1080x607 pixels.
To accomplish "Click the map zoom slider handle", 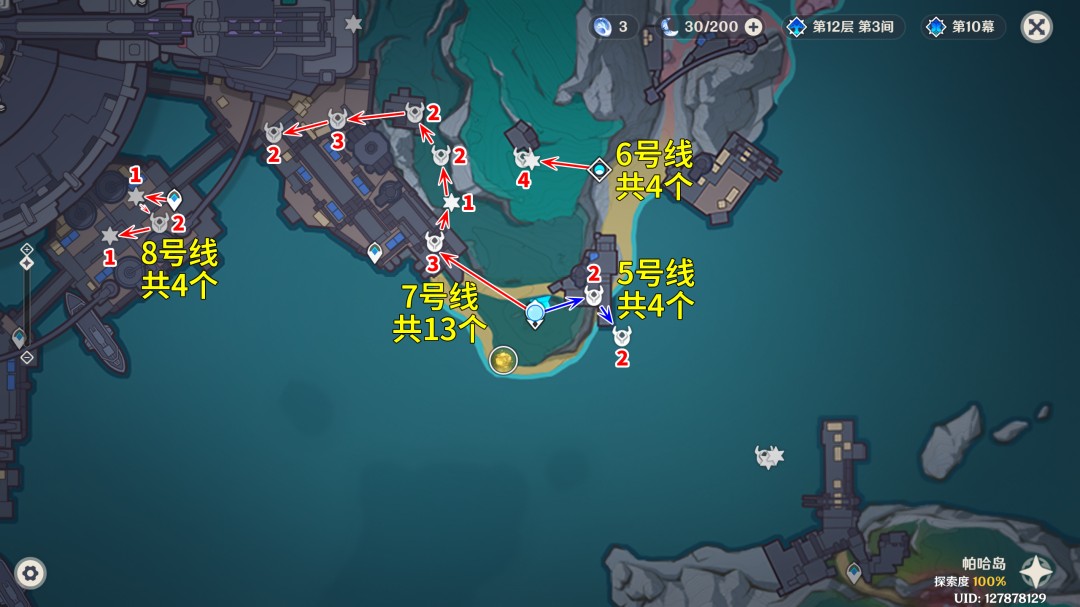I will 27,263.
